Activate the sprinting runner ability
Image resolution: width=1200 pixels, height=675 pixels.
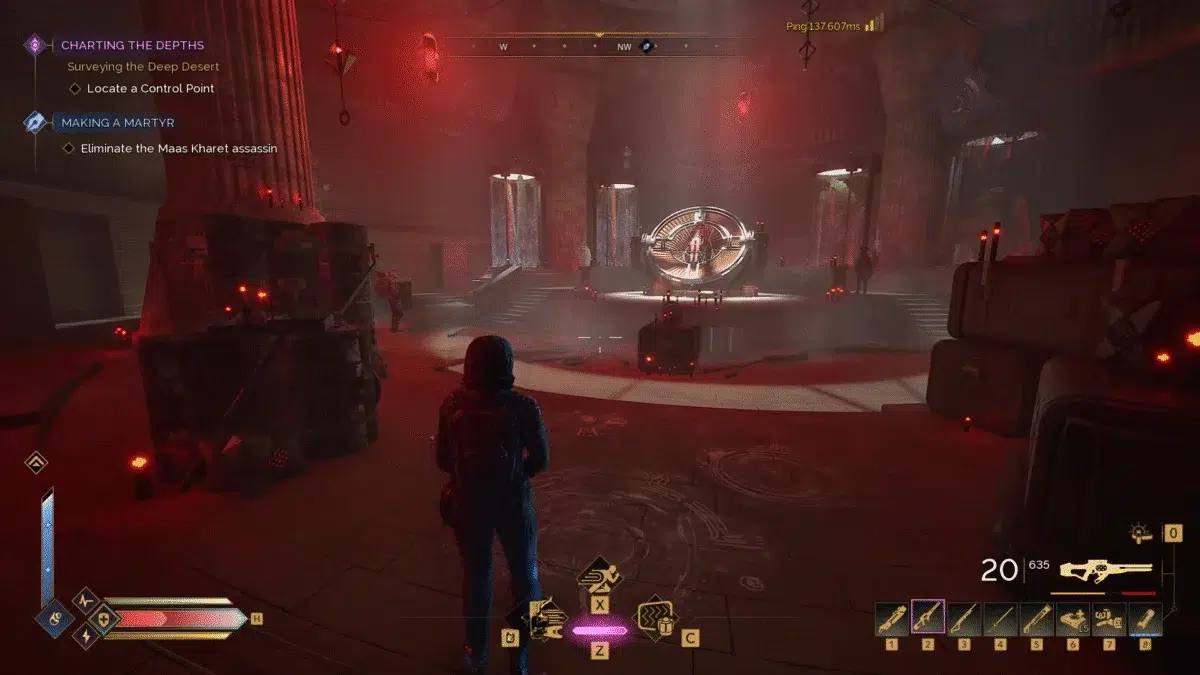tap(600, 576)
